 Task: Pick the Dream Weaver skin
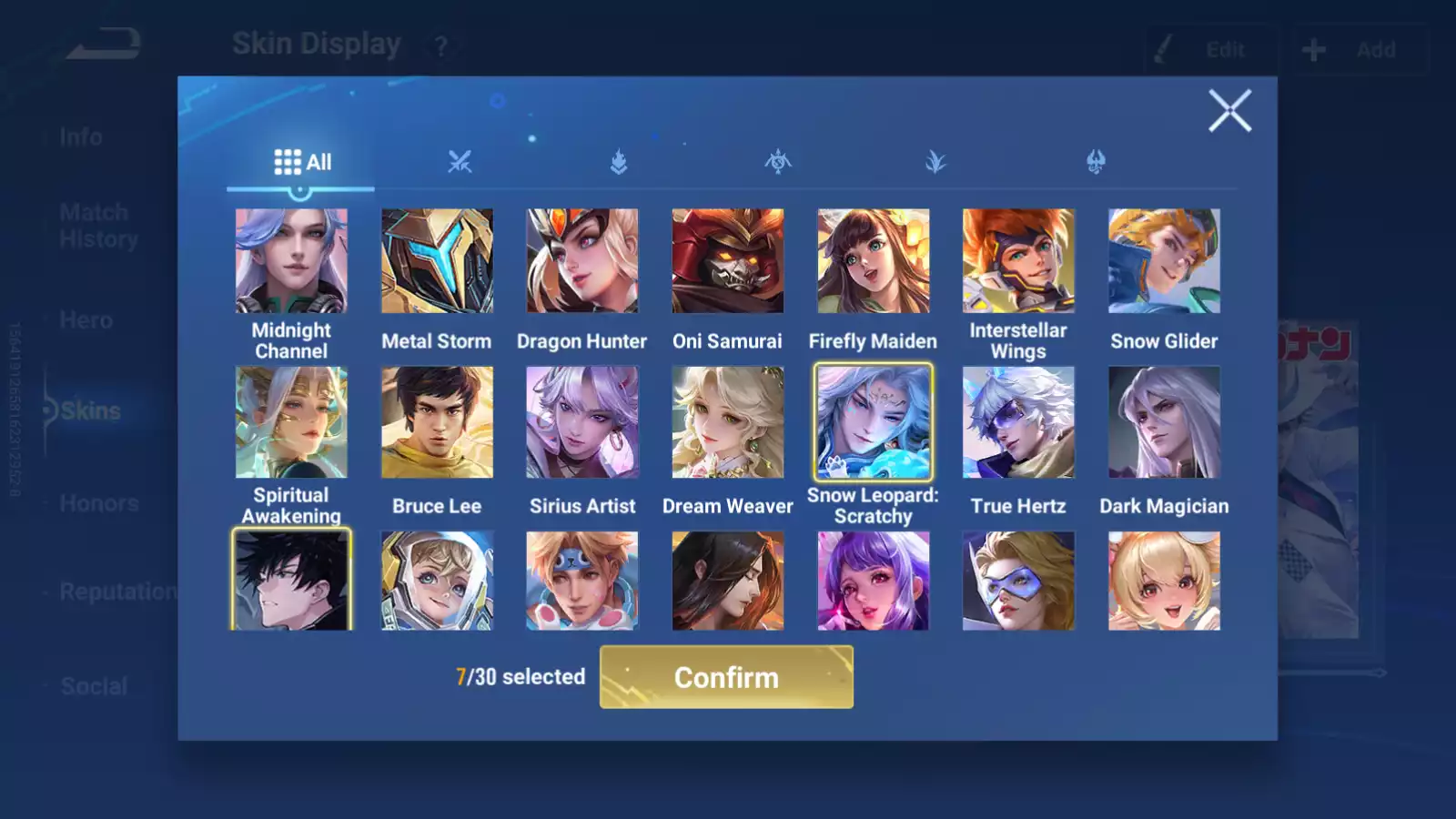click(x=727, y=422)
